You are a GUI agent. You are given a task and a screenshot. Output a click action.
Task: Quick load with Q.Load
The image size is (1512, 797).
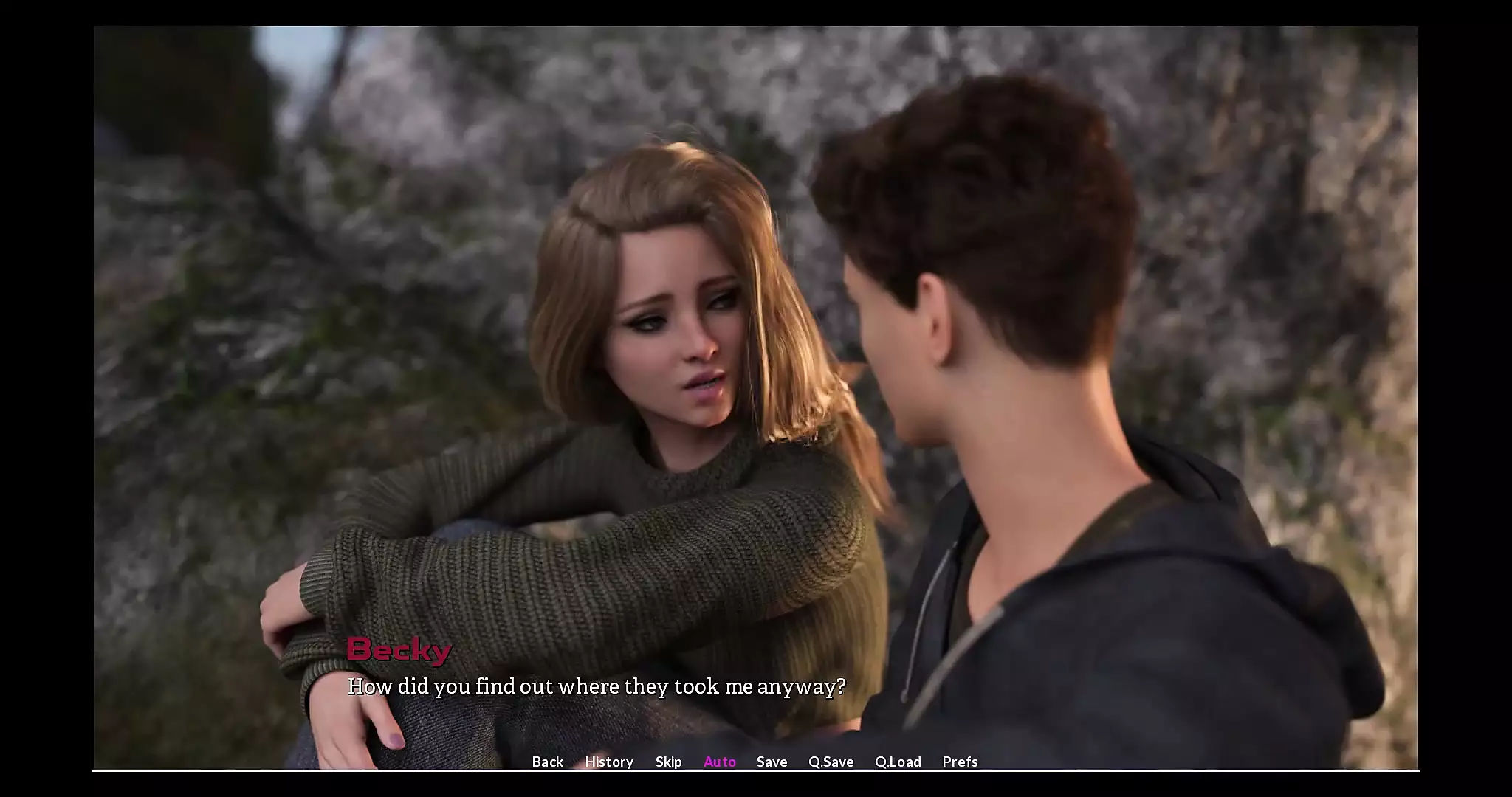tap(898, 762)
